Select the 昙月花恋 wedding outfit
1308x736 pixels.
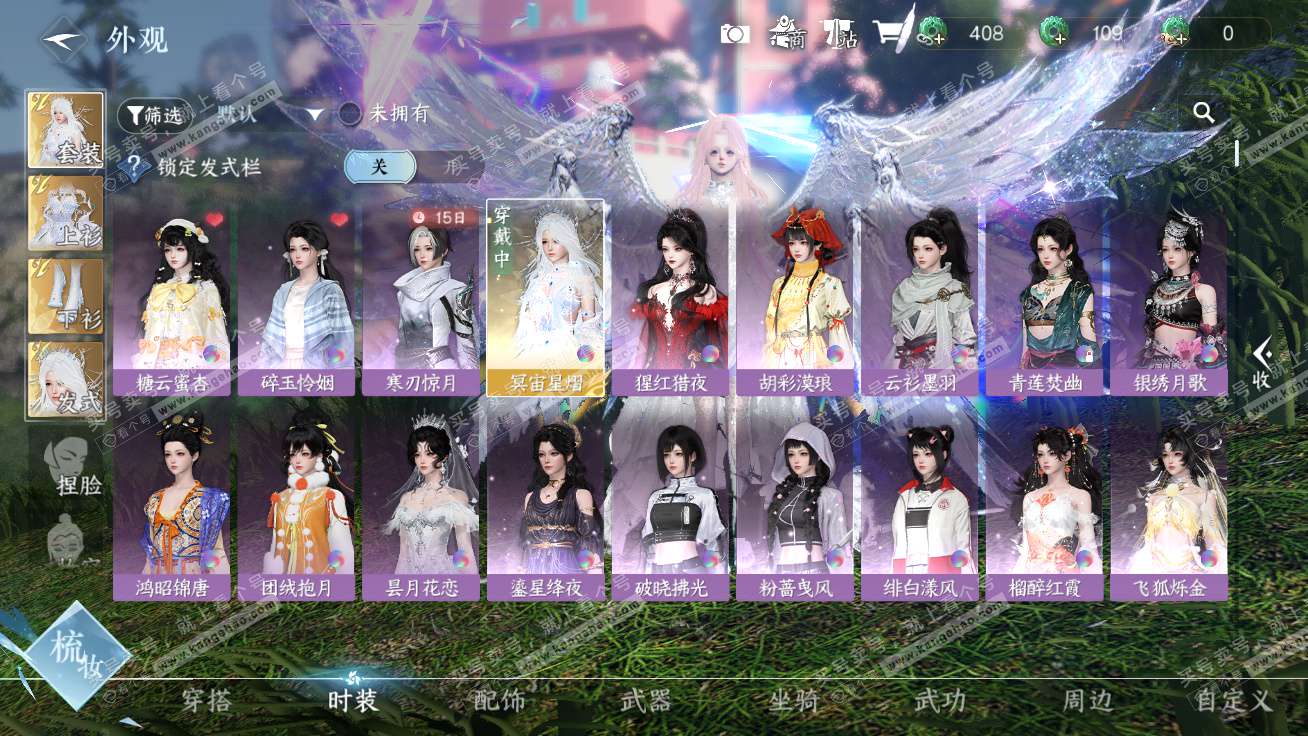pyautogui.click(x=421, y=503)
